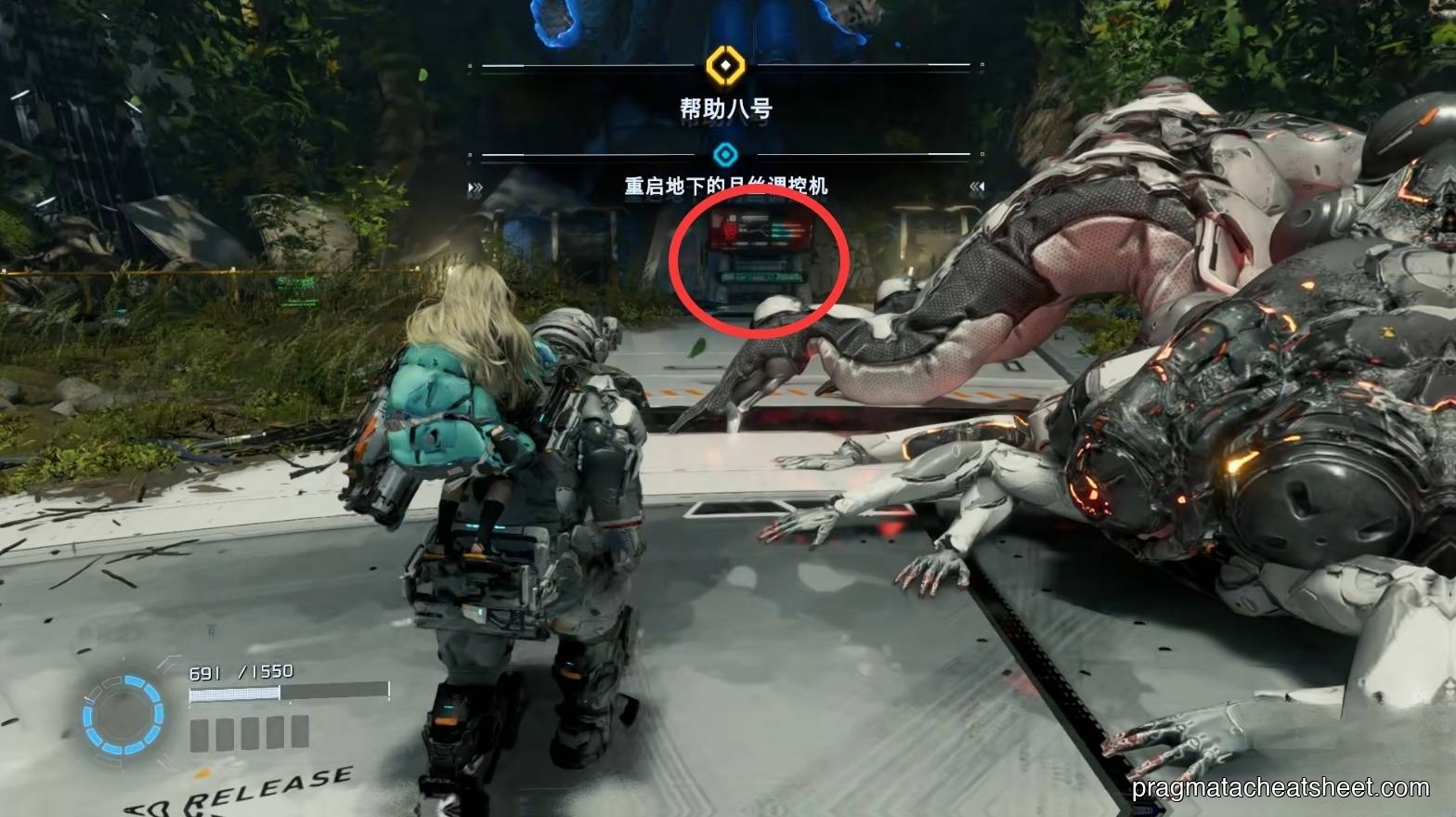Select the yellow main objective diamond icon
The width and height of the screenshot is (1456, 817).
click(x=724, y=67)
